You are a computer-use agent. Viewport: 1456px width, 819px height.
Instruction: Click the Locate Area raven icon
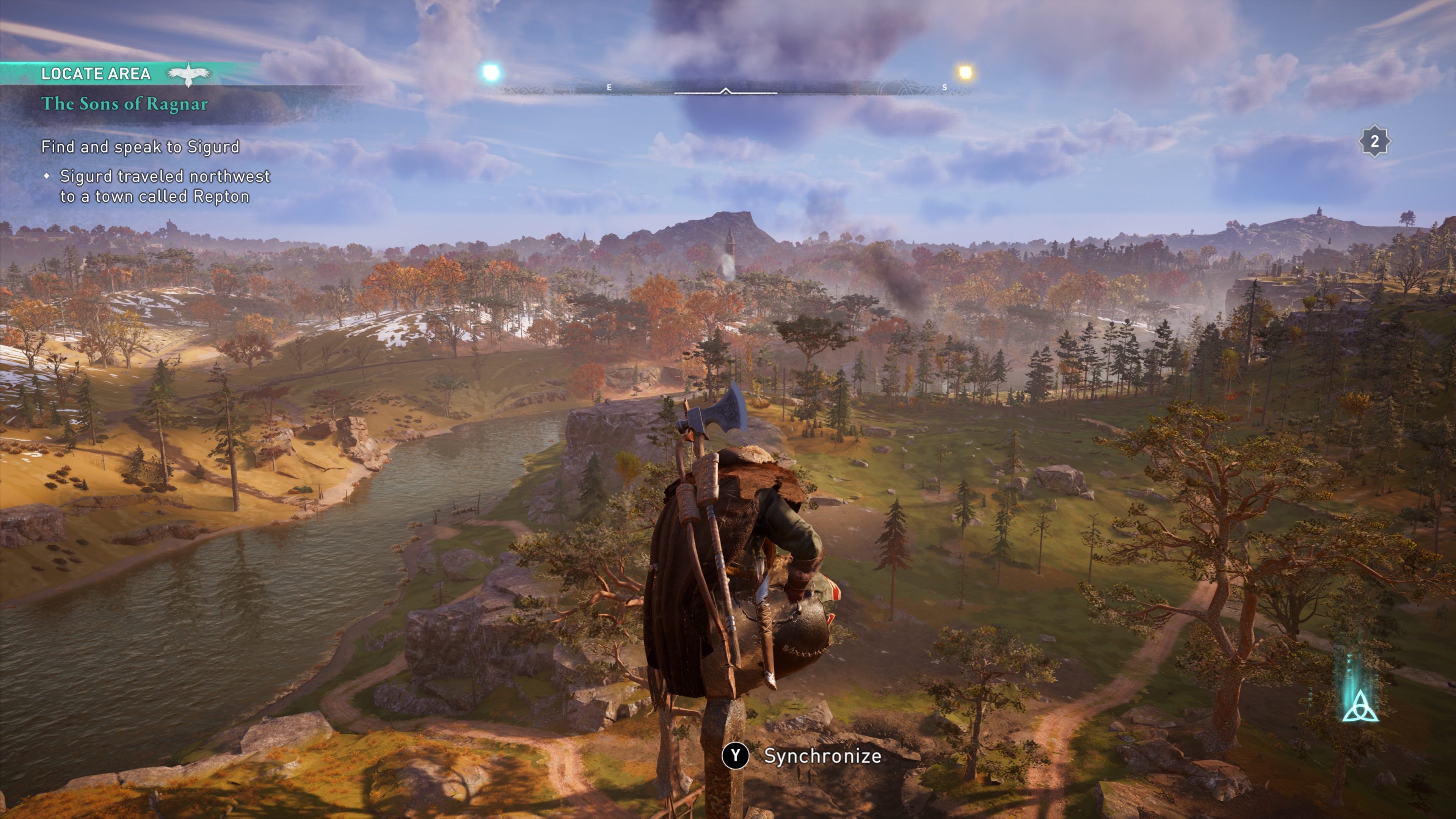coord(189,74)
